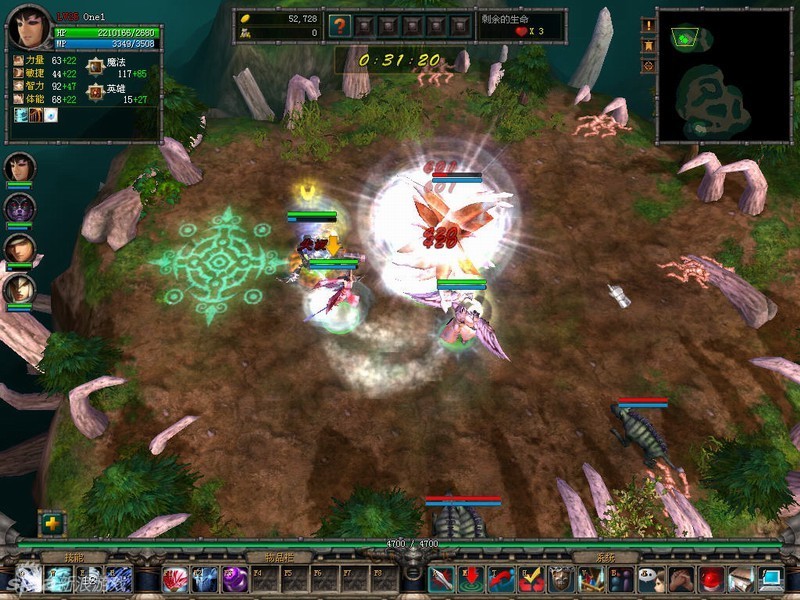Click the yellow checkmark icon
The width and height of the screenshot is (800, 600).
coord(531,579)
